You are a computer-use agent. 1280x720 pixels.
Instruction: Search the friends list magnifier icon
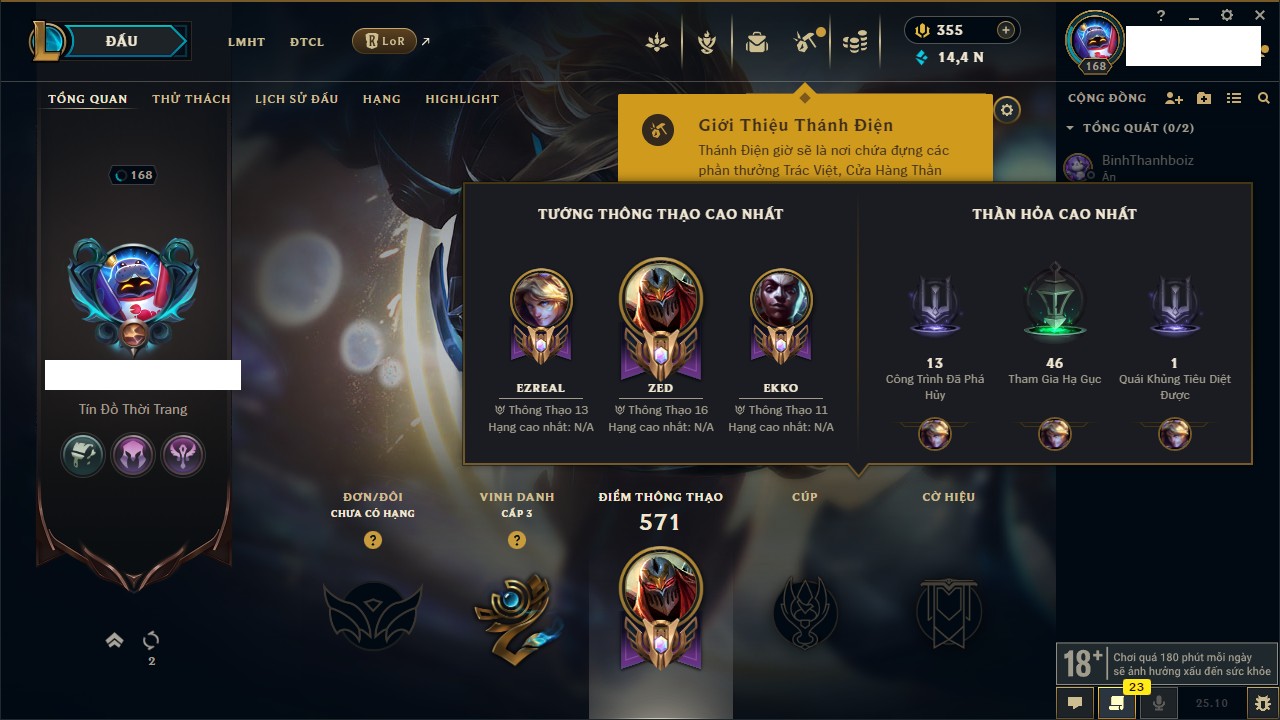1264,99
